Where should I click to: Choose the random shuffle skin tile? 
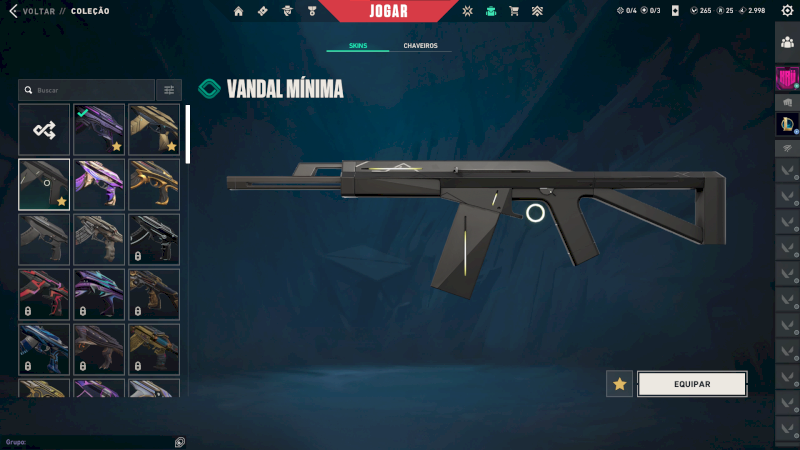(x=44, y=129)
